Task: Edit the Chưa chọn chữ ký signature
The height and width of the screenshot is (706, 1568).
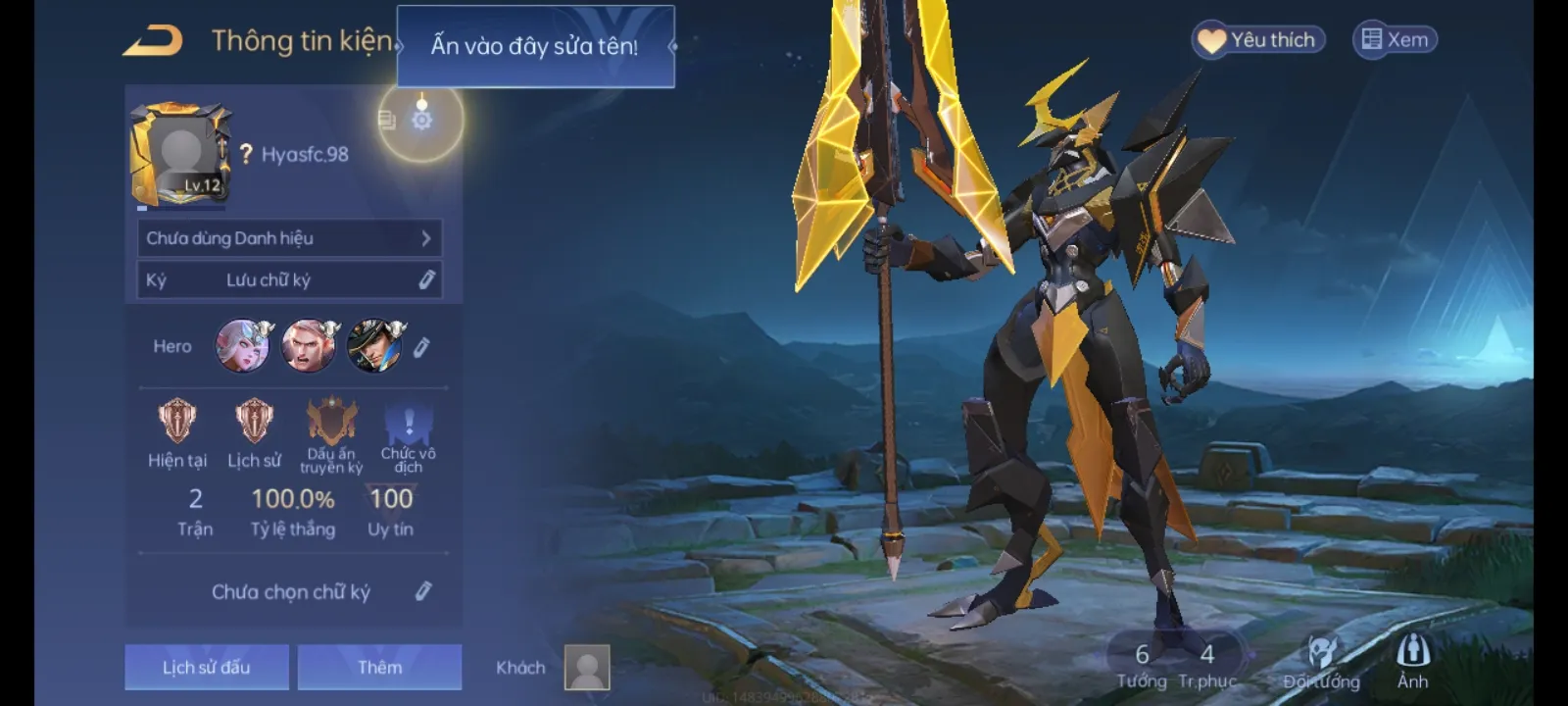Action: tap(423, 591)
